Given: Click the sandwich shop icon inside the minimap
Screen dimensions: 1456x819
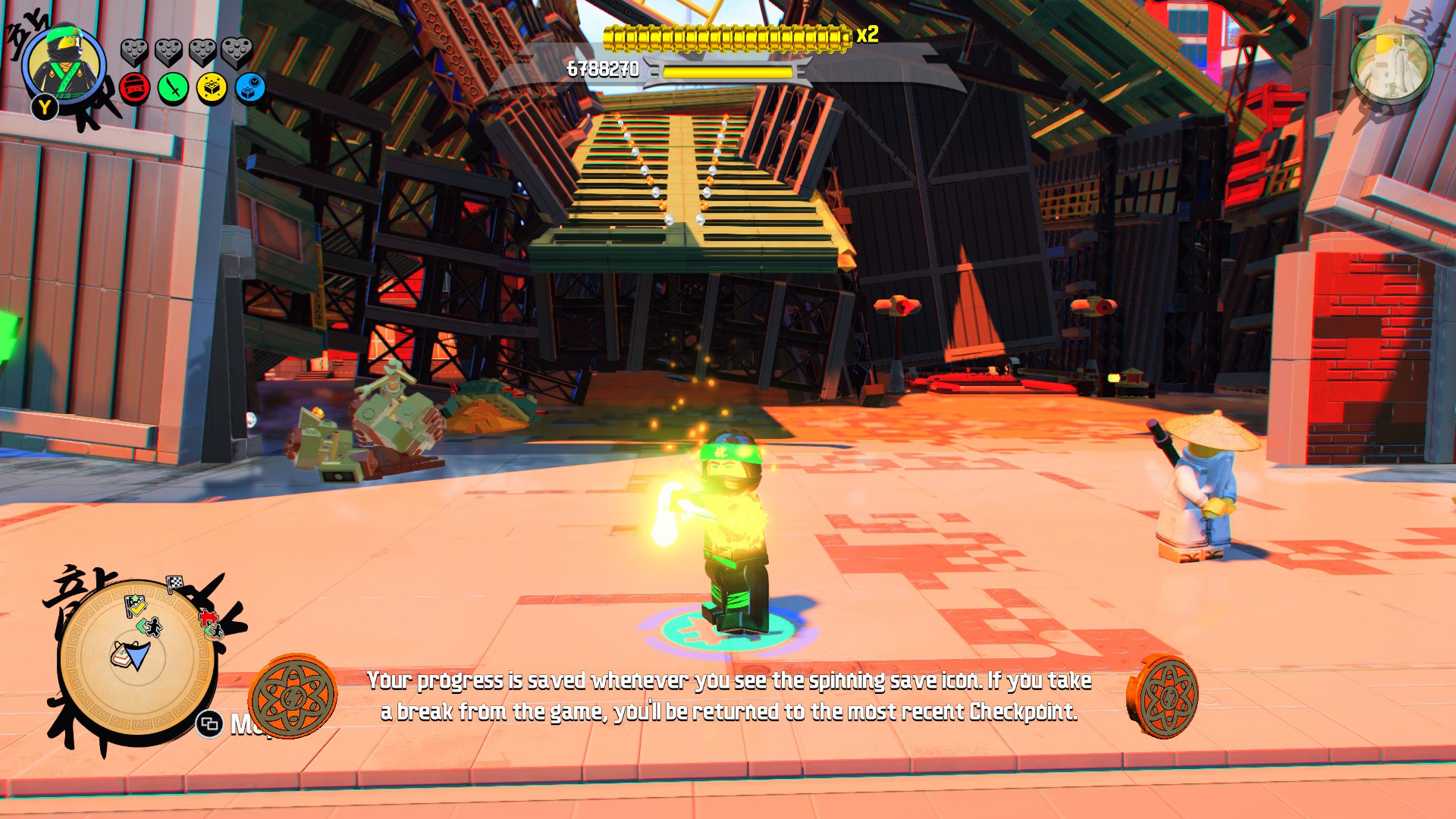Looking at the screenshot, I should click(121, 655).
